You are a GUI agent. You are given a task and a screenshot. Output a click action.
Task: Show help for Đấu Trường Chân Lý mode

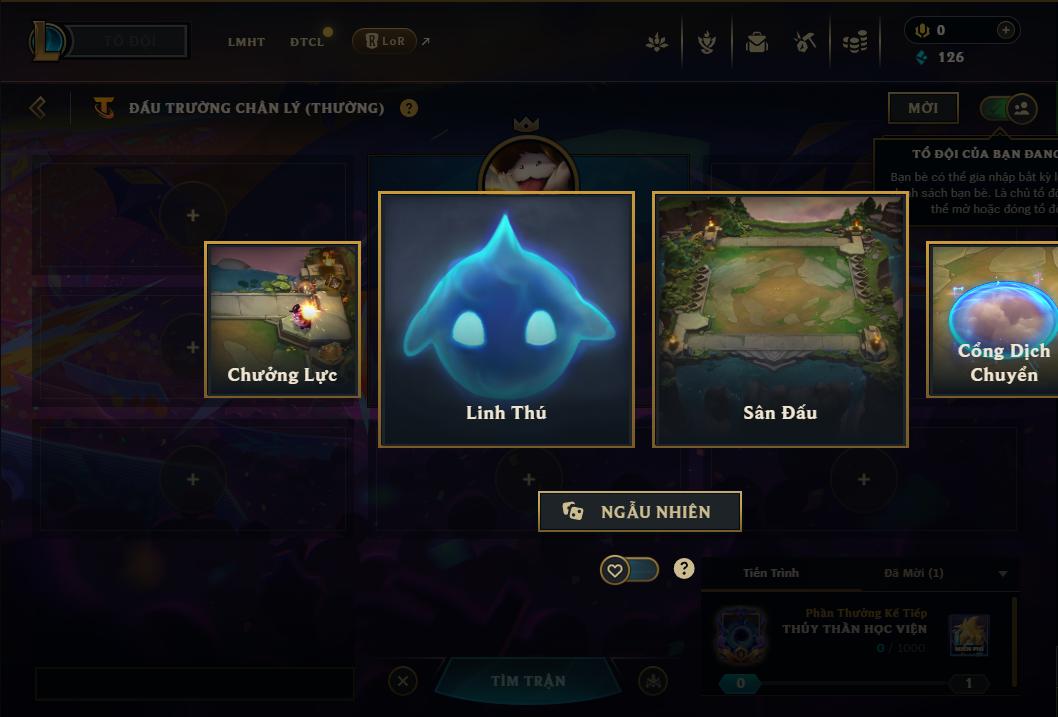click(x=409, y=108)
